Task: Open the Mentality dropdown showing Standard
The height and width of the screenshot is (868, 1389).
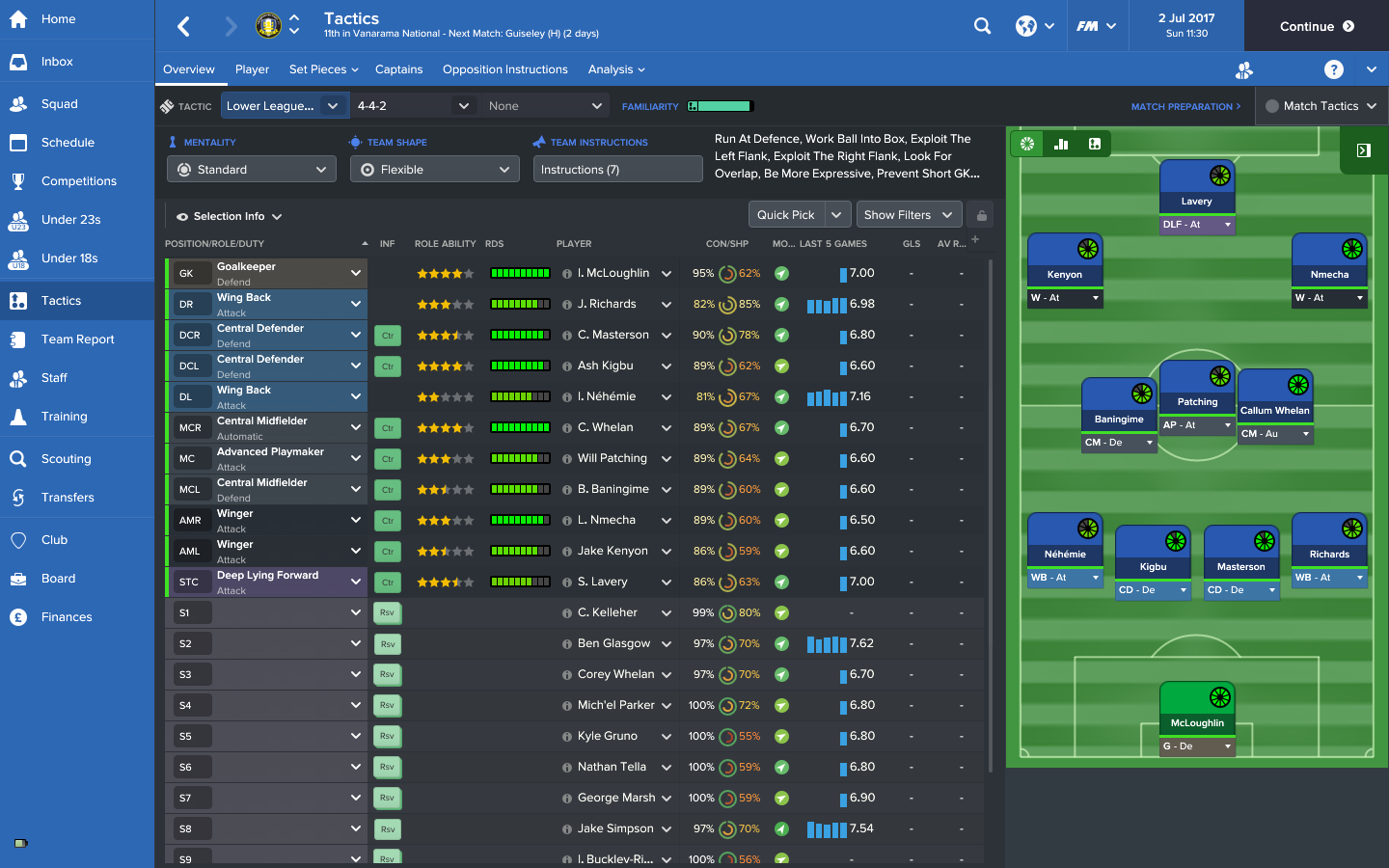Action: click(251, 169)
